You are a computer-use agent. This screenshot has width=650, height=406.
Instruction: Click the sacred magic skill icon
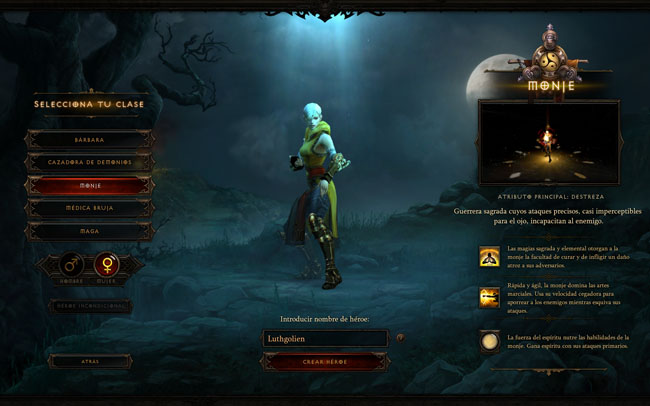click(490, 256)
